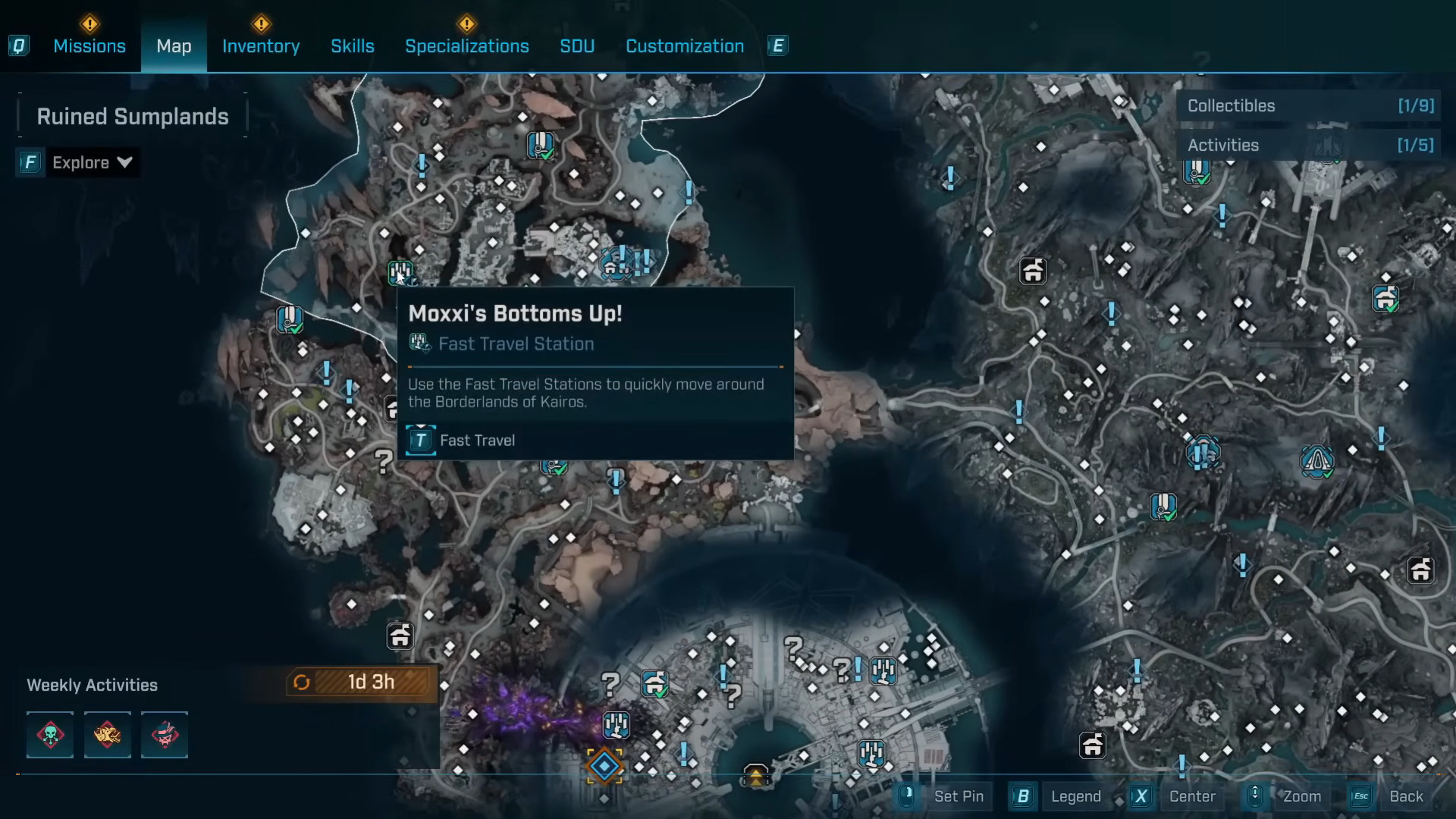Open the map Legend
Viewport: 1456px width, 819px height.
pyautogui.click(x=1075, y=796)
